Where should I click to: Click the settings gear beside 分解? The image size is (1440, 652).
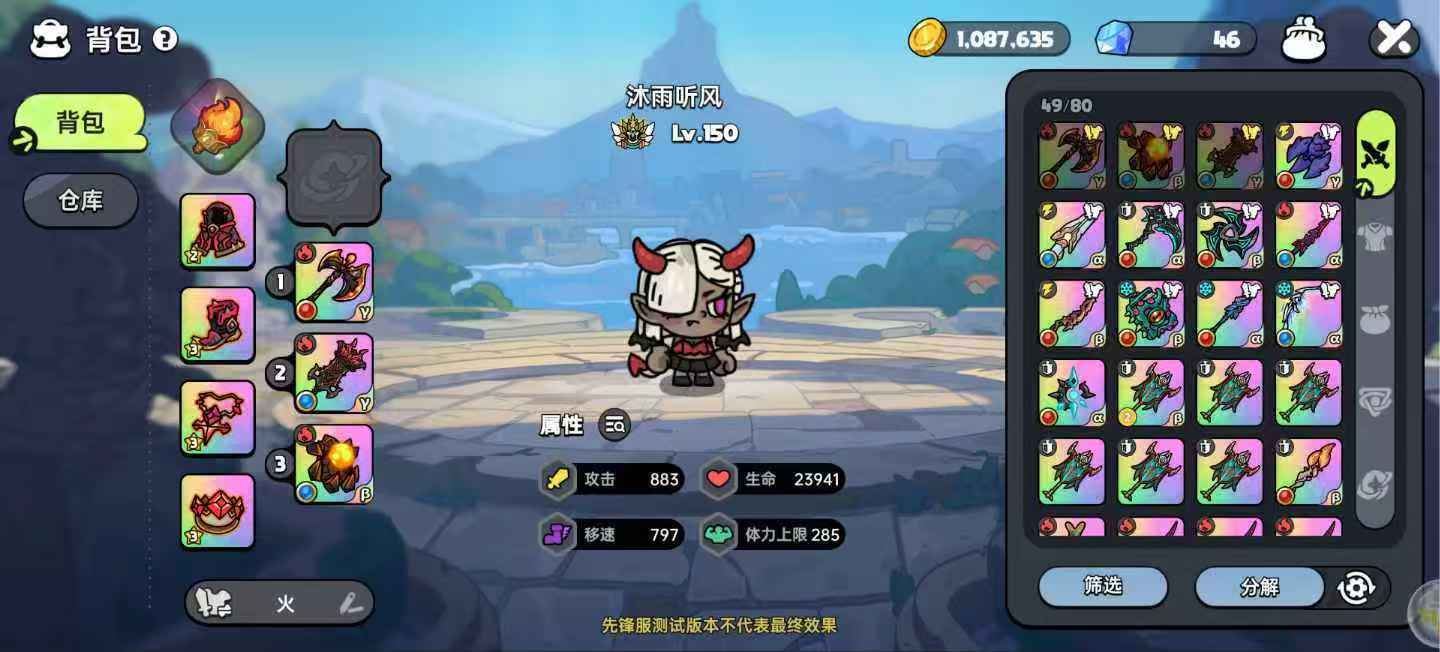[1357, 587]
